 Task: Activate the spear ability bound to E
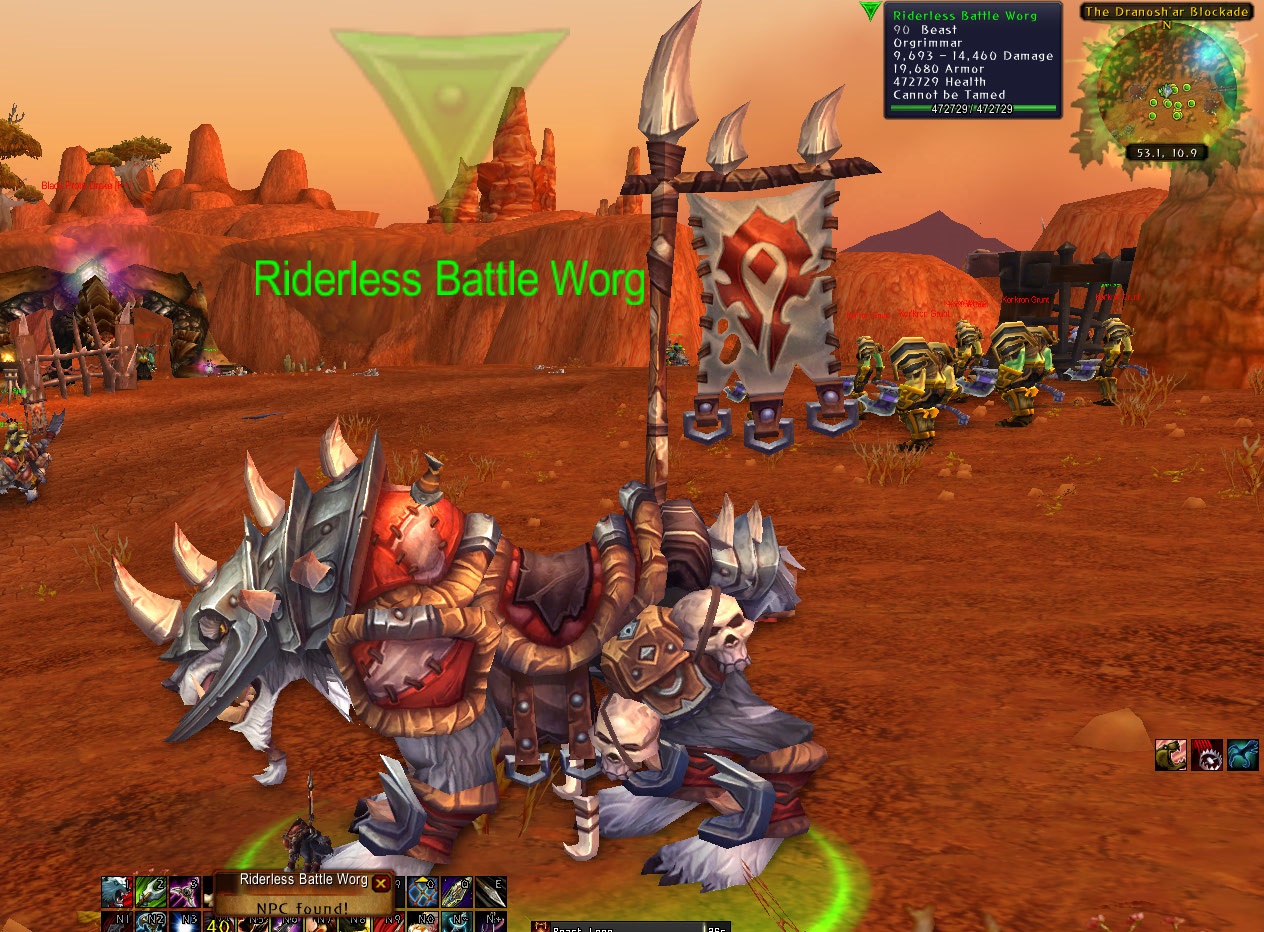point(491,892)
